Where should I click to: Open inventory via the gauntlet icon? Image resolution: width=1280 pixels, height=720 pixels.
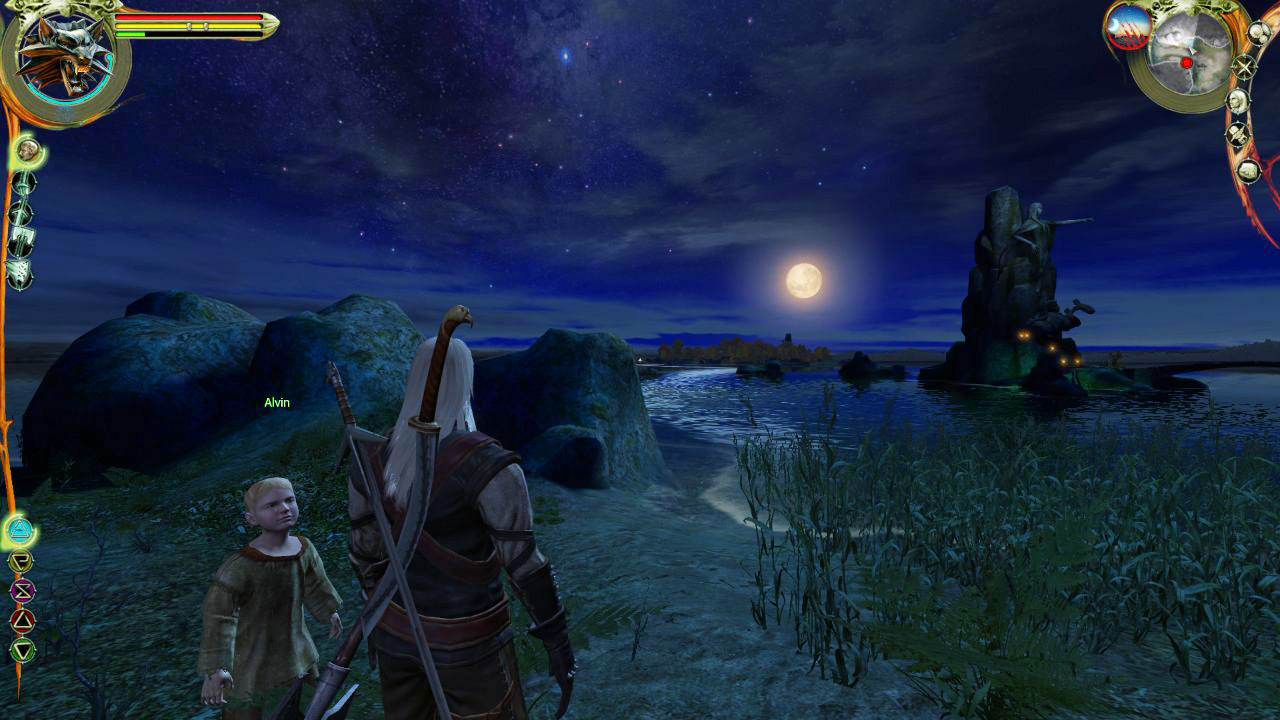[x=1249, y=170]
